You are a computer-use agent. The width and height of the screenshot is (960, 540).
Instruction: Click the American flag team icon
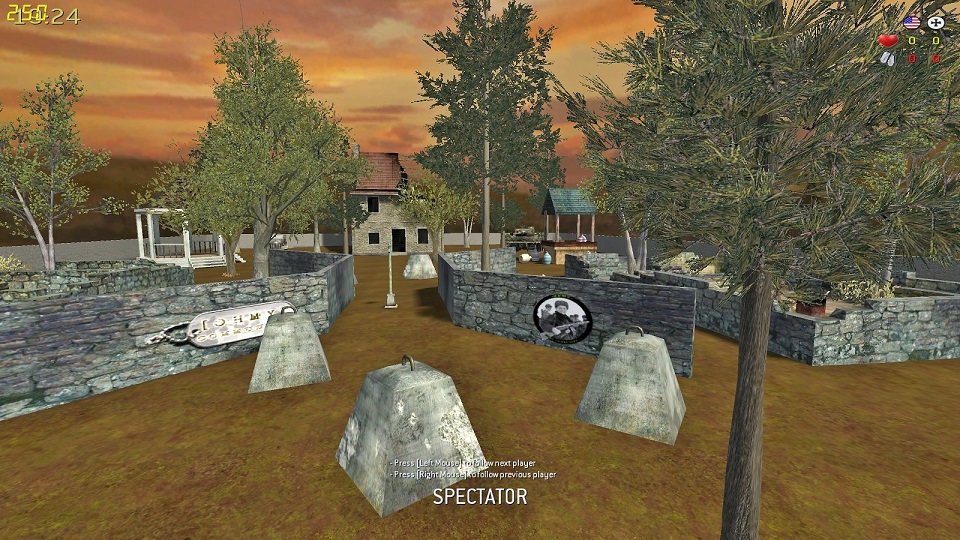(911, 22)
